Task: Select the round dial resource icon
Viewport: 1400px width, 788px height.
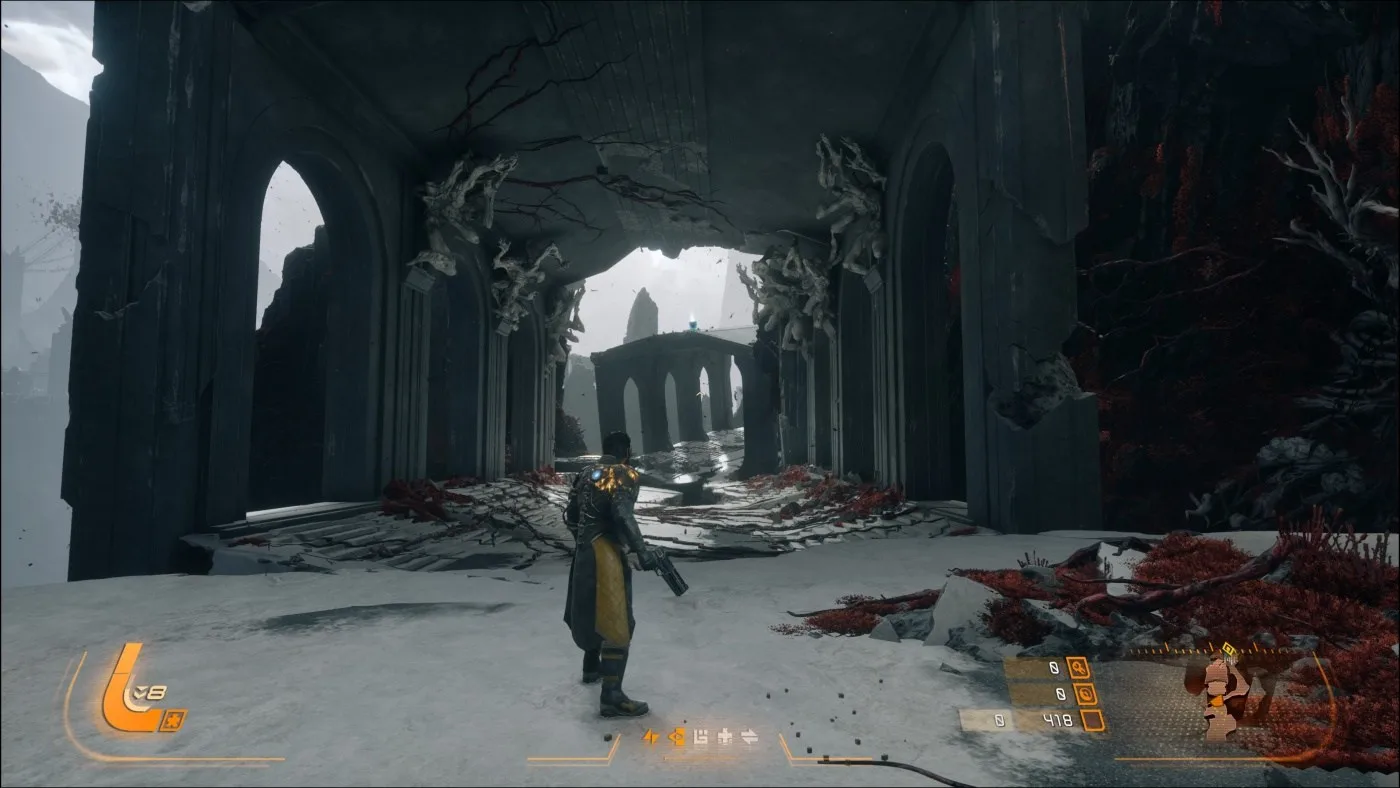Action: pyautogui.click(x=1085, y=693)
